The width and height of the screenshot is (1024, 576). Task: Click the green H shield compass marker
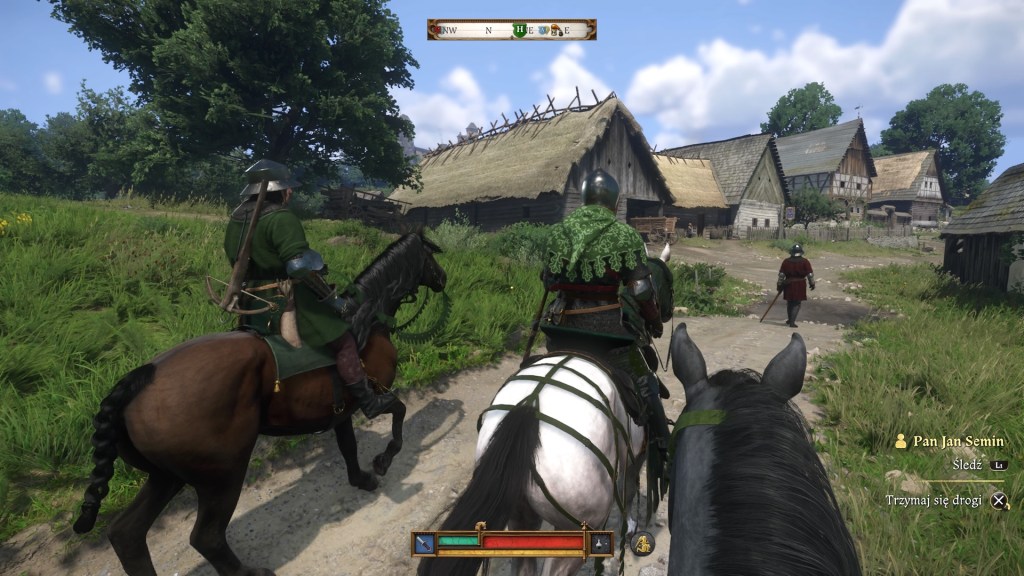519,30
